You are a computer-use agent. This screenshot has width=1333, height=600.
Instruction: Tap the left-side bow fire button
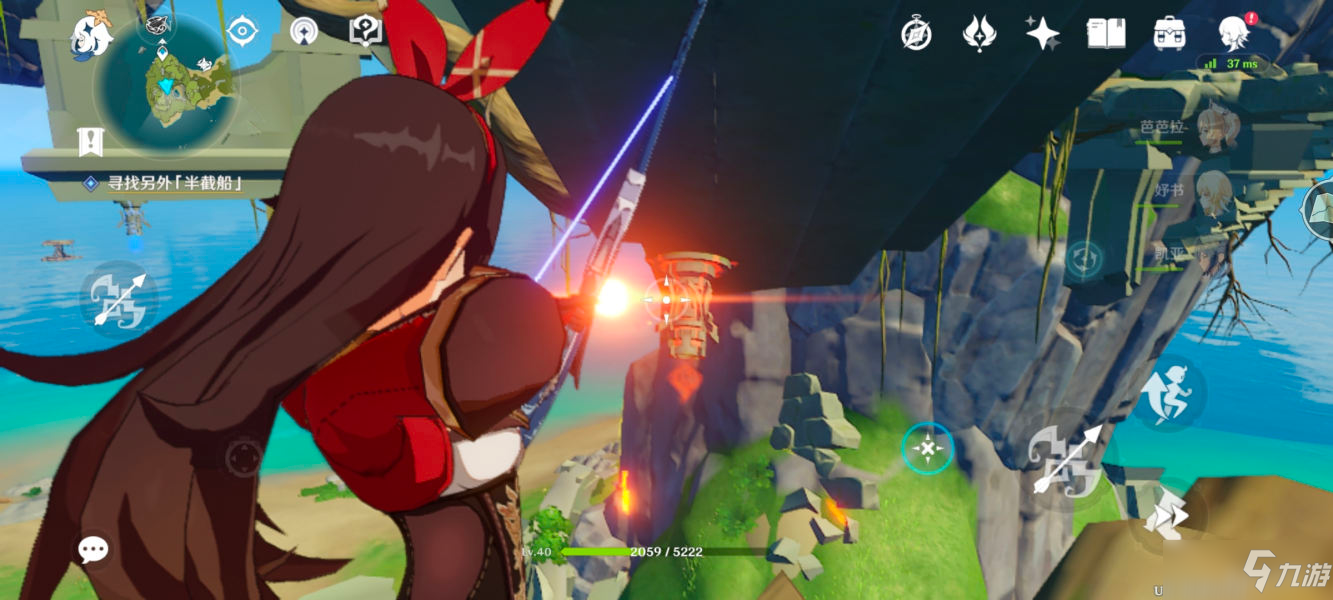pos(119,299)
